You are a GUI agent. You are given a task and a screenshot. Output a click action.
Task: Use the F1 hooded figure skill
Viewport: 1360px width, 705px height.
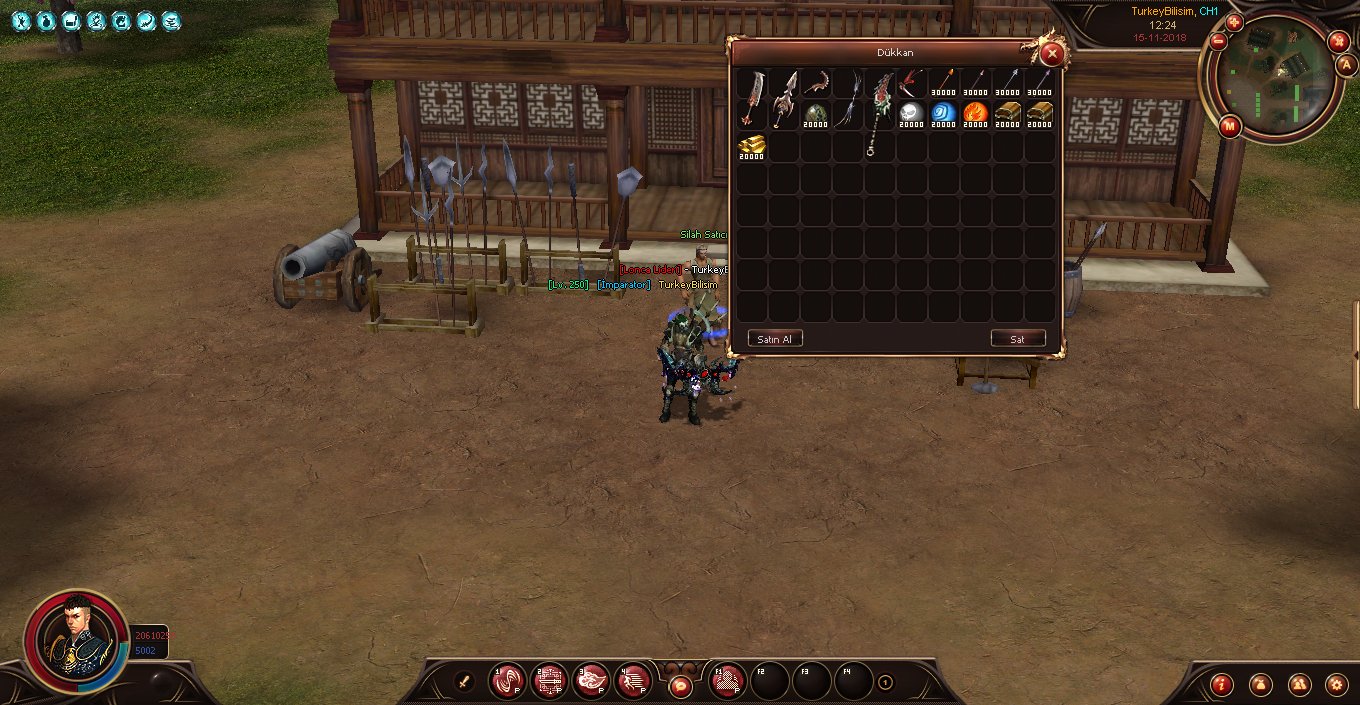(x=727, y=681)
